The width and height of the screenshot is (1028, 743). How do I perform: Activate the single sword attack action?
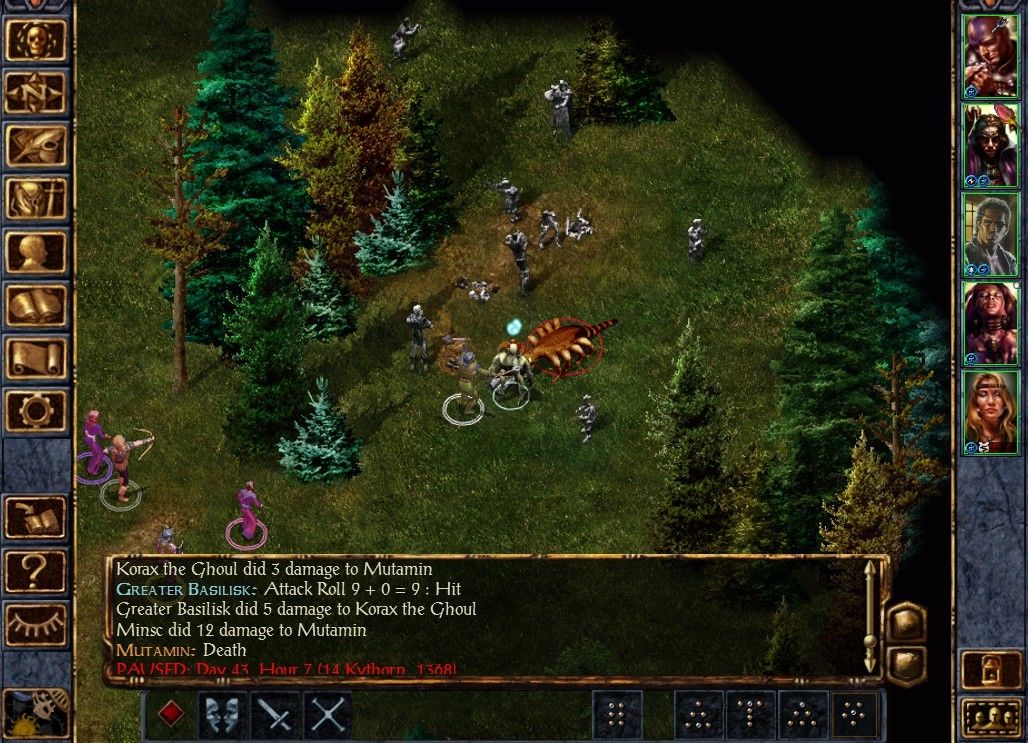[x=274, y=715]
